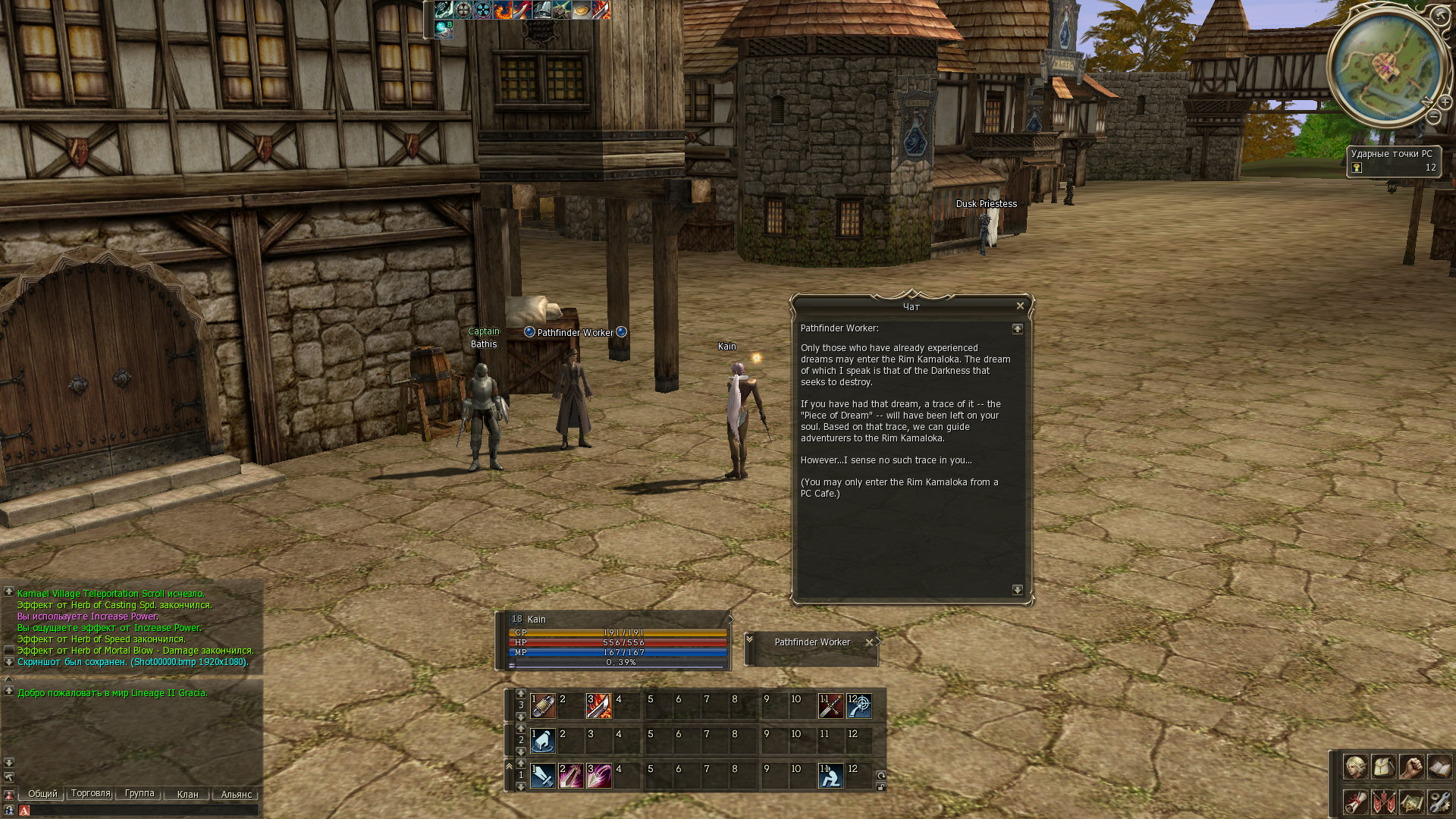Open the Клан chat tab
1456x819 pixels.
pos(187,795)
